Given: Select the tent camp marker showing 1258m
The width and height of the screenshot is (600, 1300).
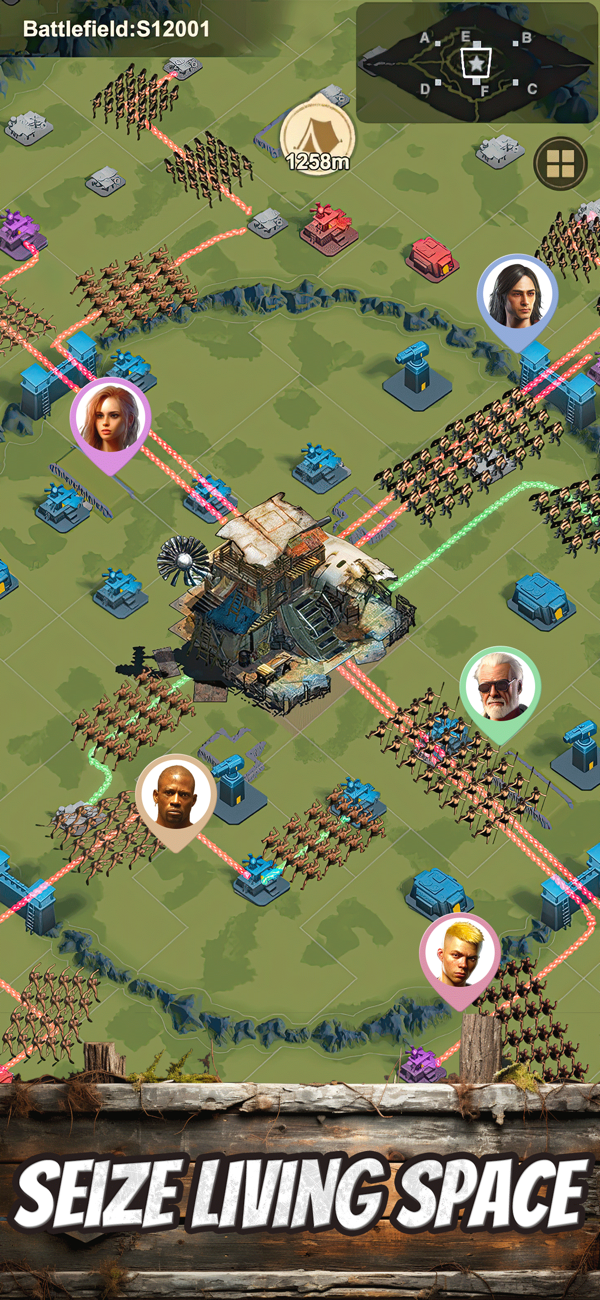Looking at the screenshot, I should coord(317,134).
